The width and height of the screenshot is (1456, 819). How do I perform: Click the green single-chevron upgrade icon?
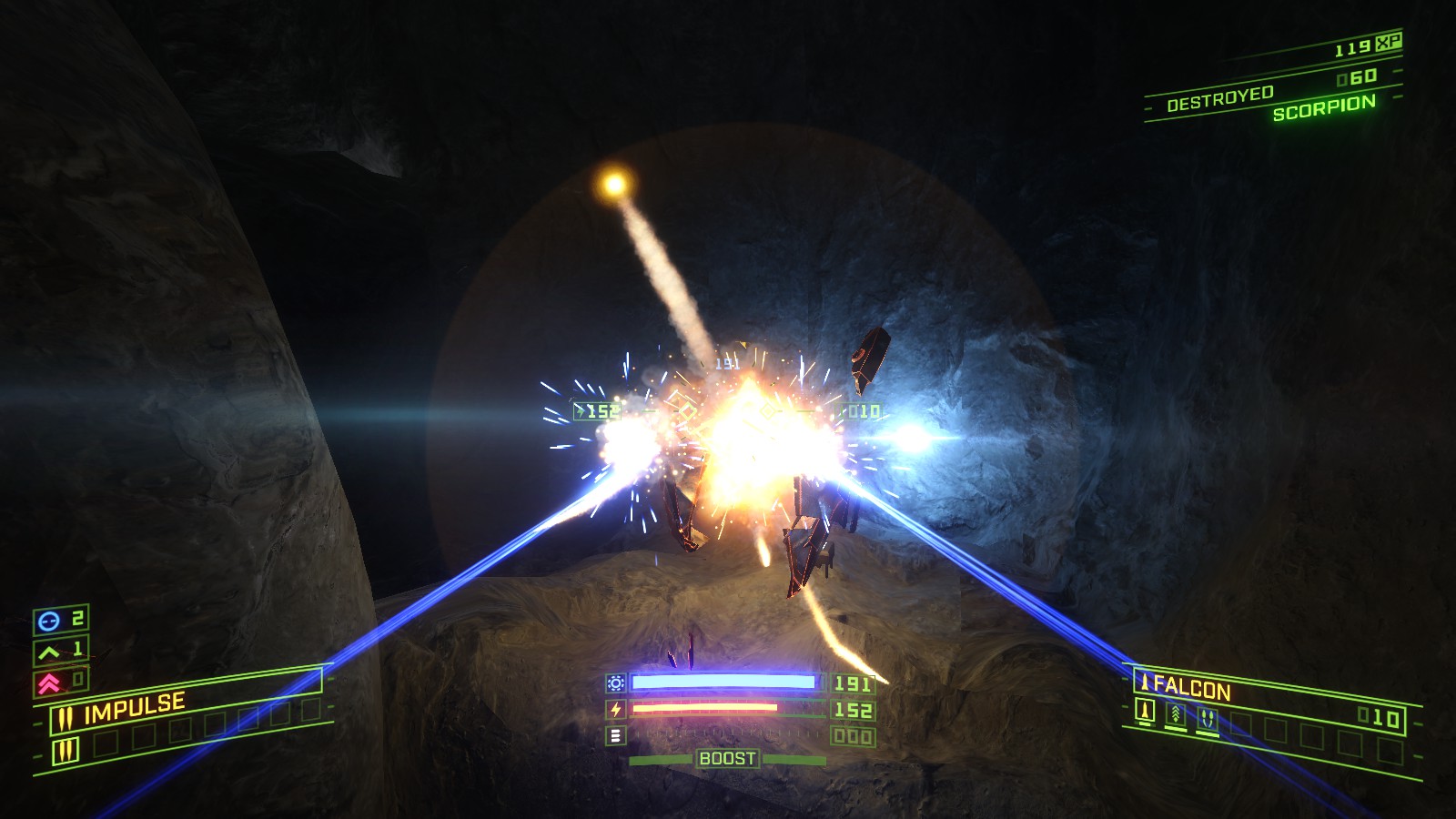[47, 652]
